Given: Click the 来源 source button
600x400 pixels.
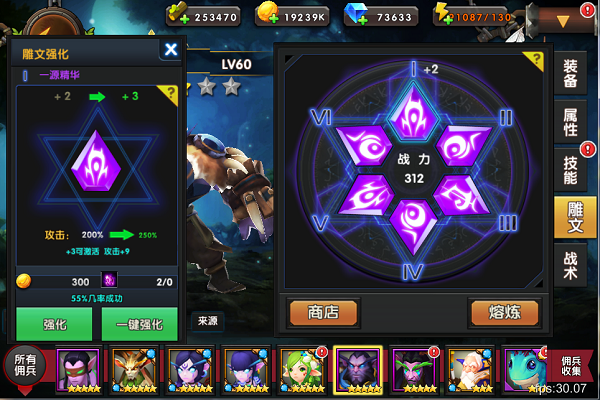Looking at the screenshot, I should tap(207, 321).
